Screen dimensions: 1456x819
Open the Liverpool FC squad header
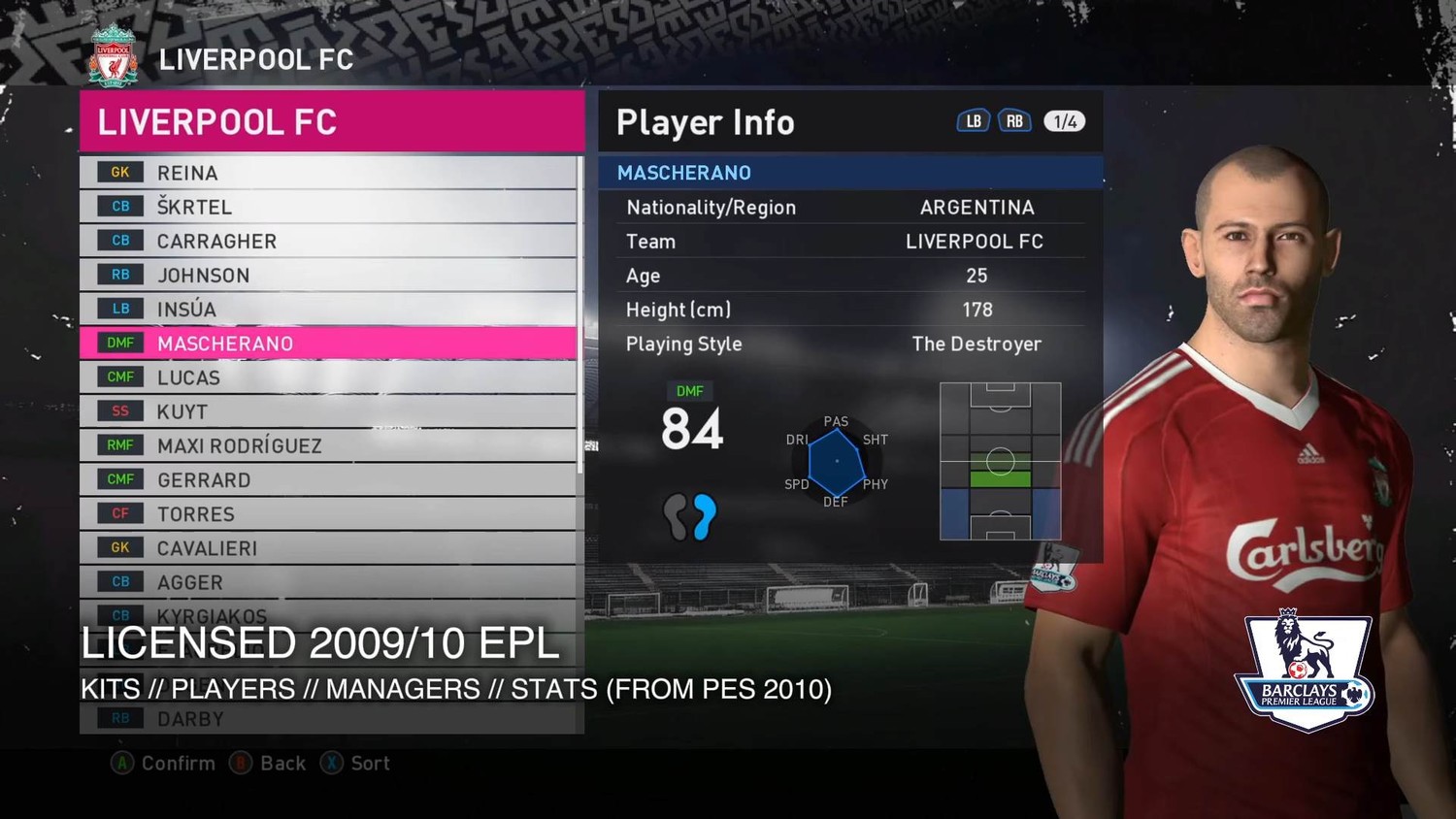(x=332, y=122)
